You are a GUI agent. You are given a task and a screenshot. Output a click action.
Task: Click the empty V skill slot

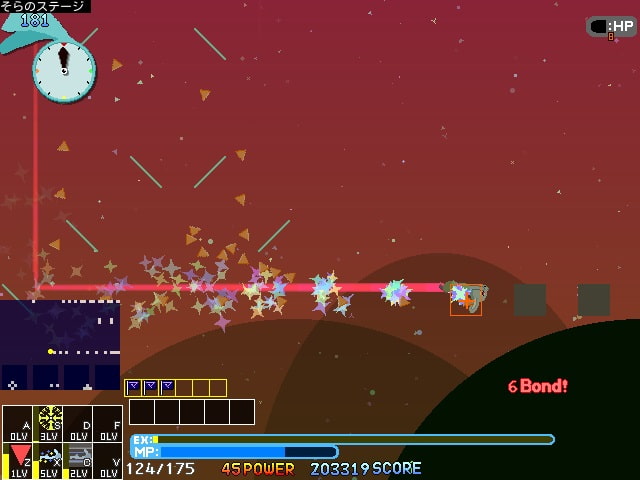click(108, 459)
